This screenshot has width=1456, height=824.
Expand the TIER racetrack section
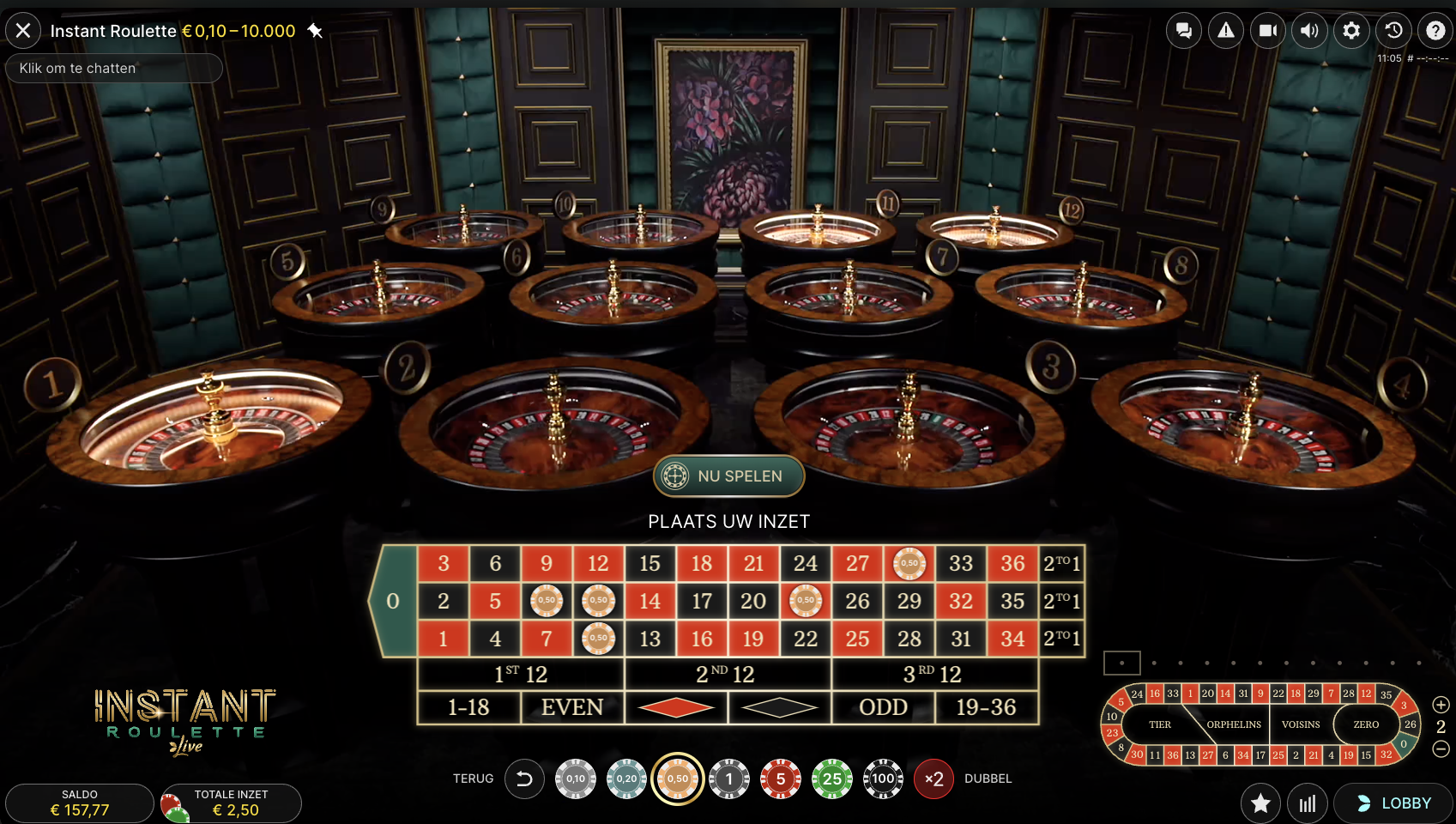pyautogui.click(x=1159, y=724)
